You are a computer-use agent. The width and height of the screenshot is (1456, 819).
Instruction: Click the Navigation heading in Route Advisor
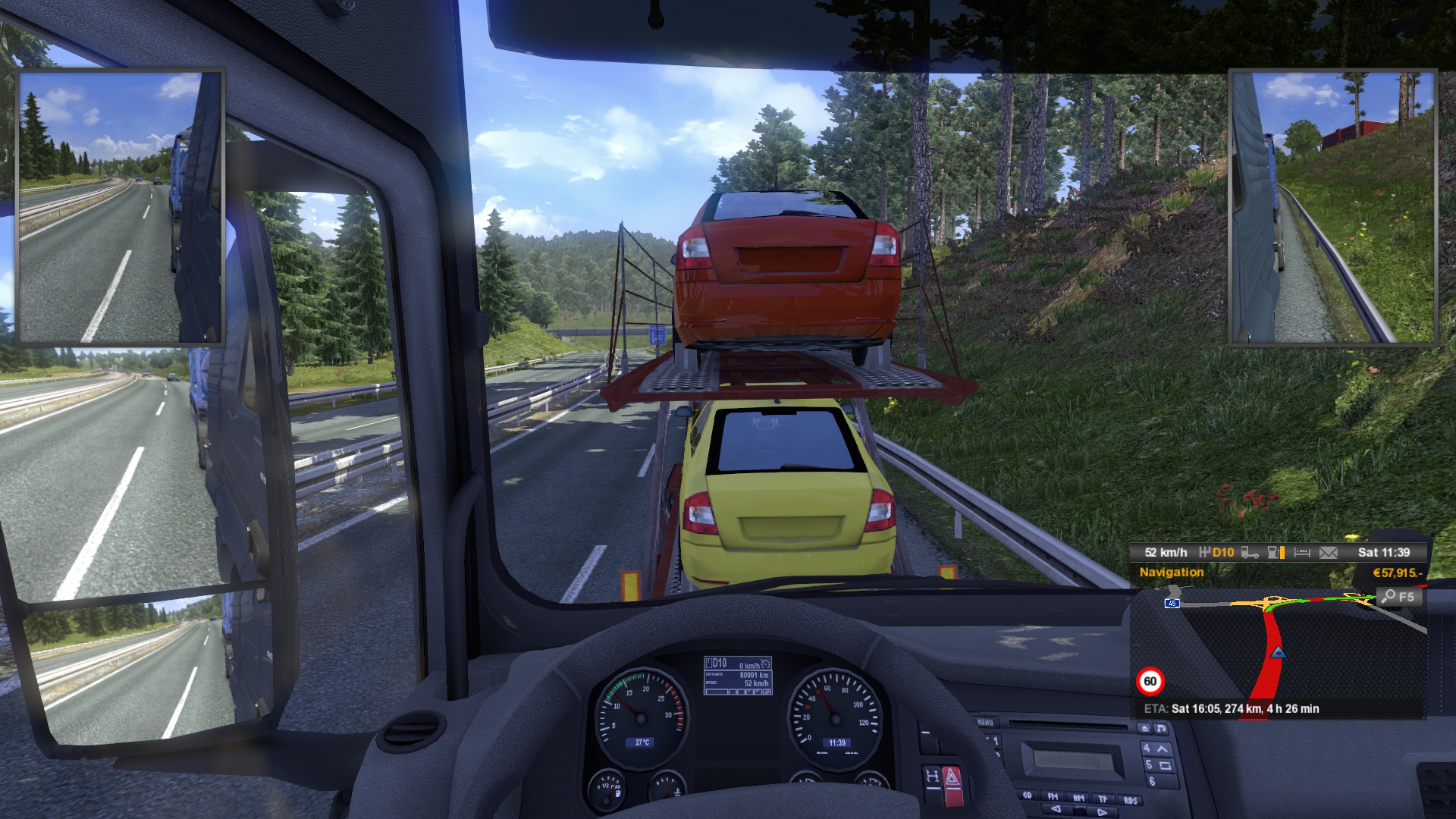coord(1171,573)
